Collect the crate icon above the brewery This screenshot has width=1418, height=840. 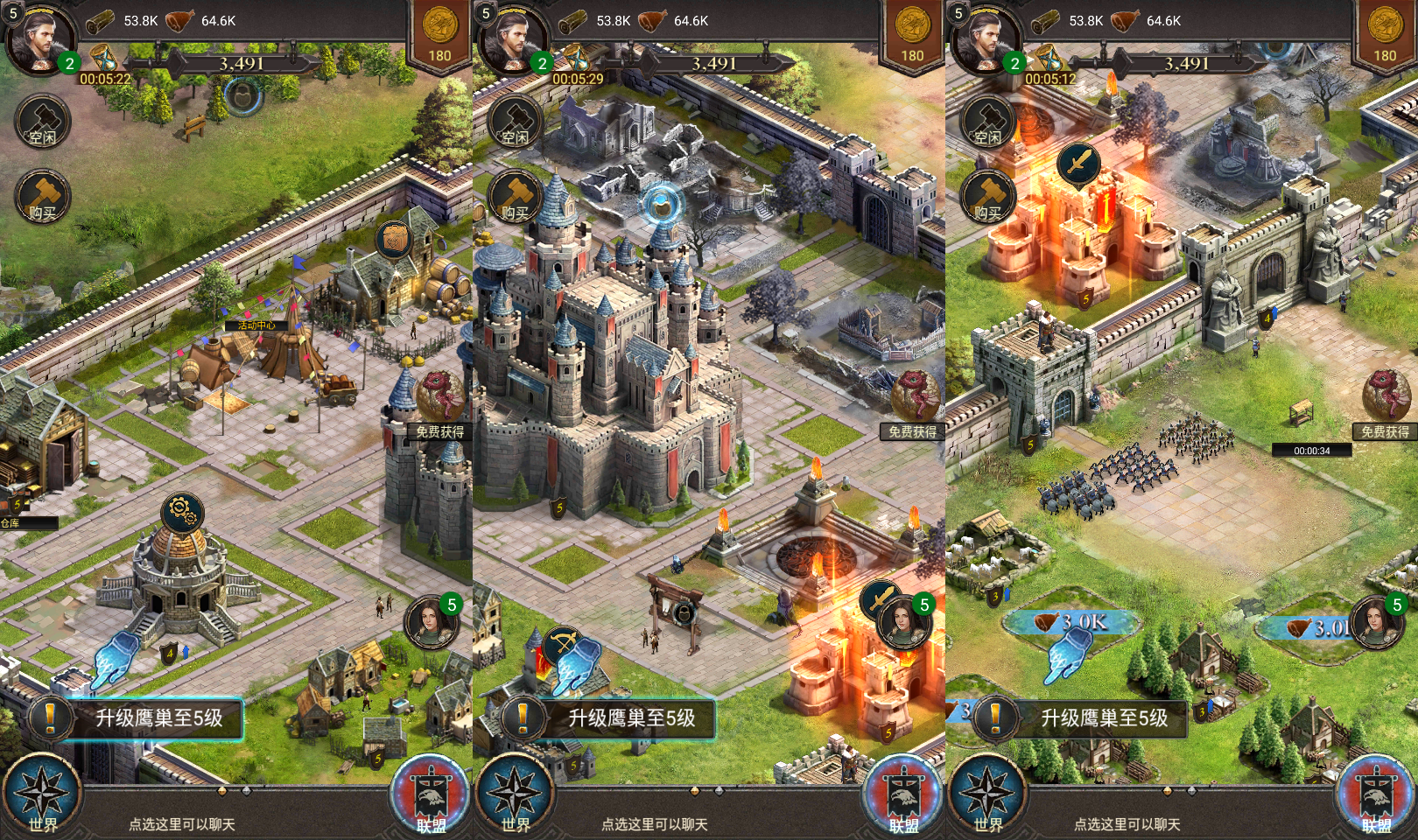click(395, 239)
